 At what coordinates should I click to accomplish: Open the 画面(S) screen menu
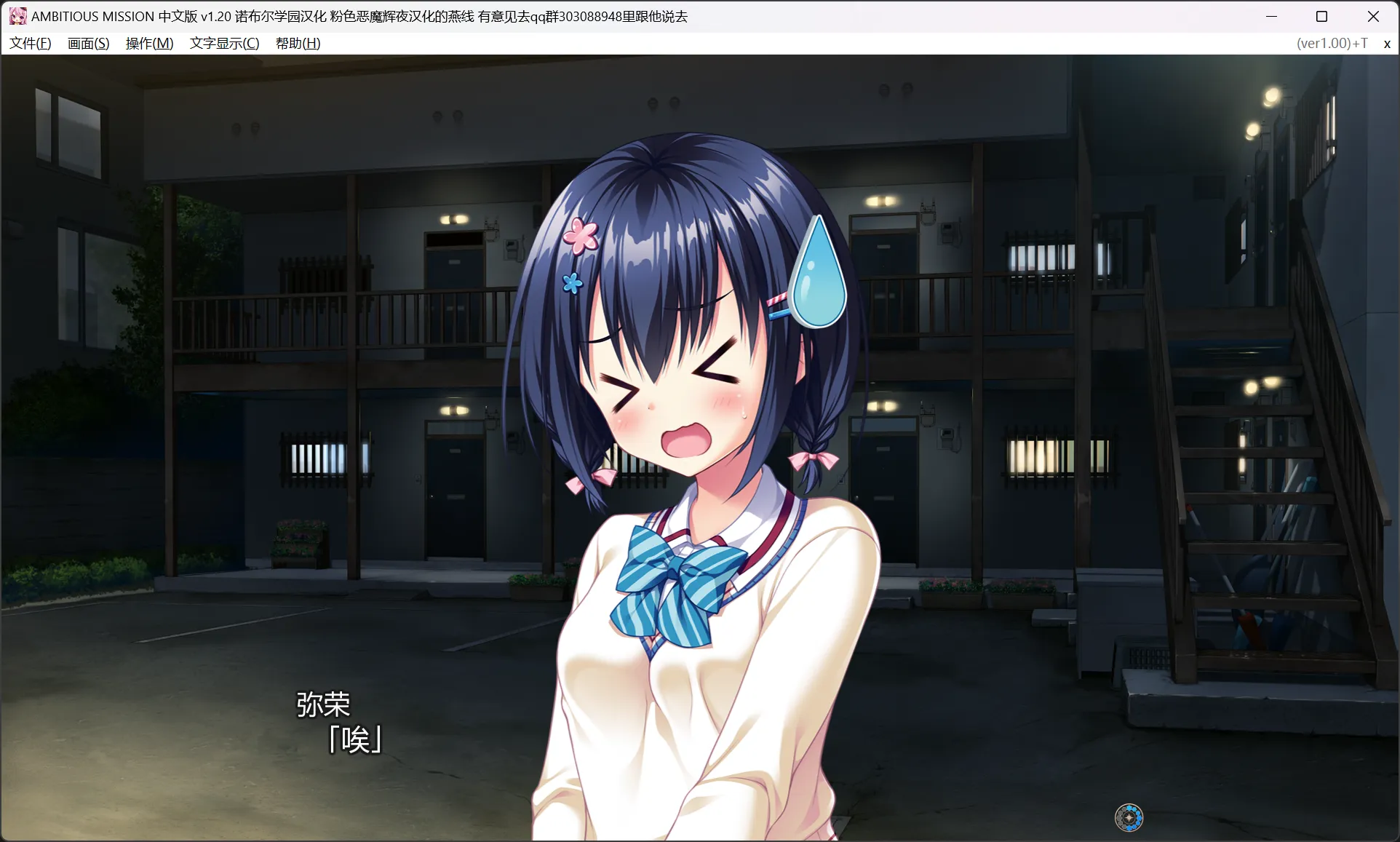(x=89, y=44)
